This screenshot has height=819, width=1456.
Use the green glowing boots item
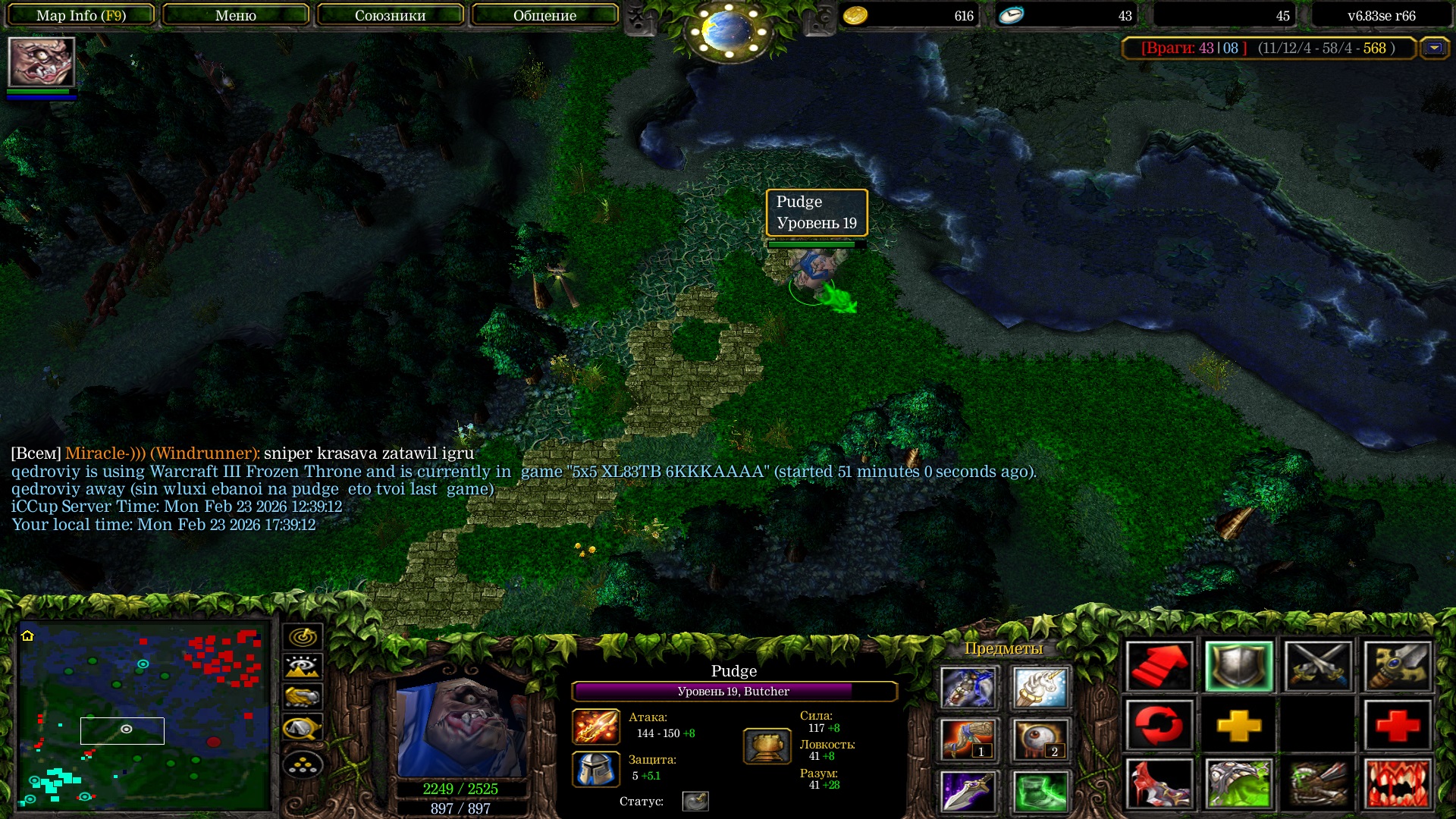tap(1040, 791)
